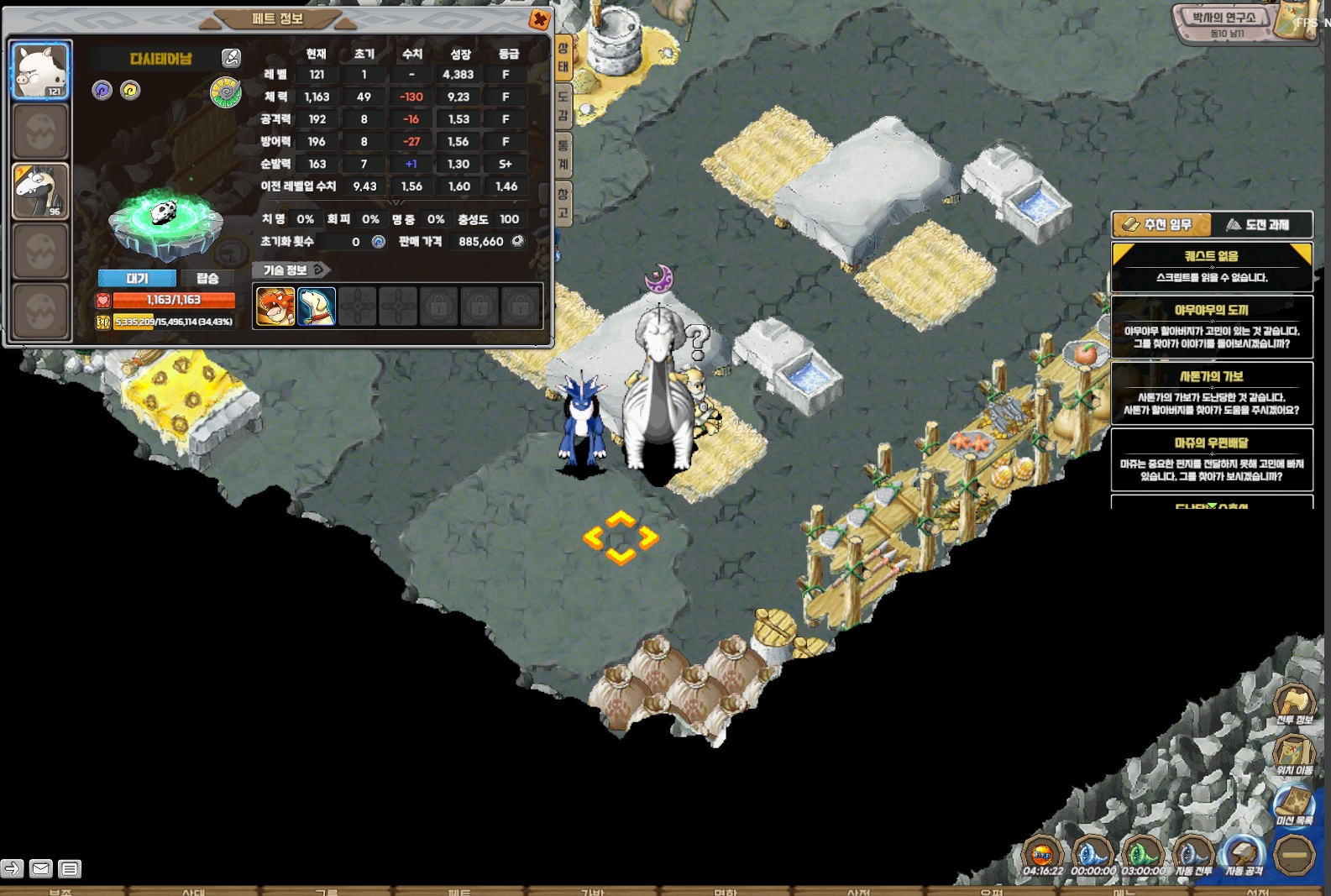Select the level 121 white pig pet
Image resolution: width=1331 pixels, height=896 pixels.
(x=40, y=71)
